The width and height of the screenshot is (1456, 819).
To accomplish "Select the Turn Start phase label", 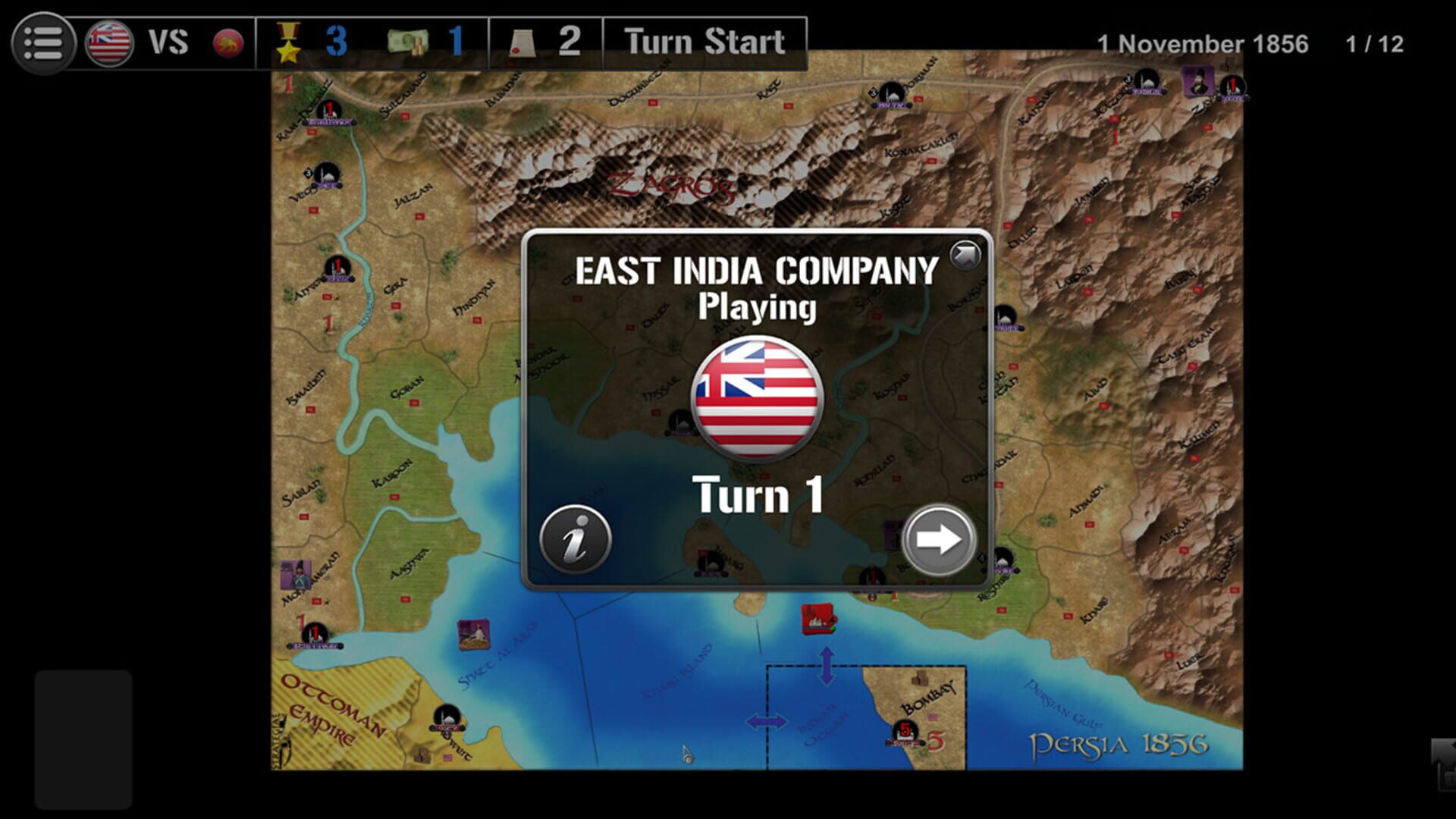I will click(x=701, y=42).
